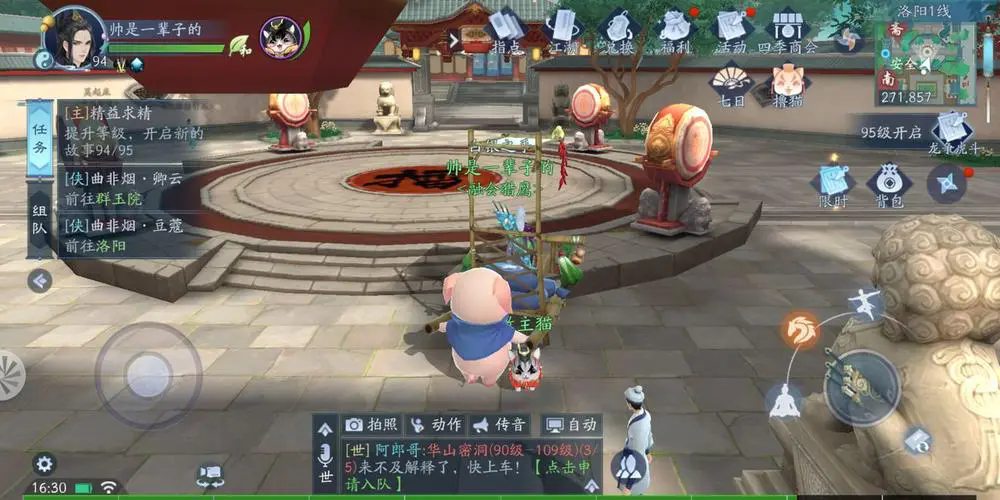The height and width of the screenshot is (500, 1000).
Task: Toggle 自动 auto mode
Action: click(x=571, y=425)
